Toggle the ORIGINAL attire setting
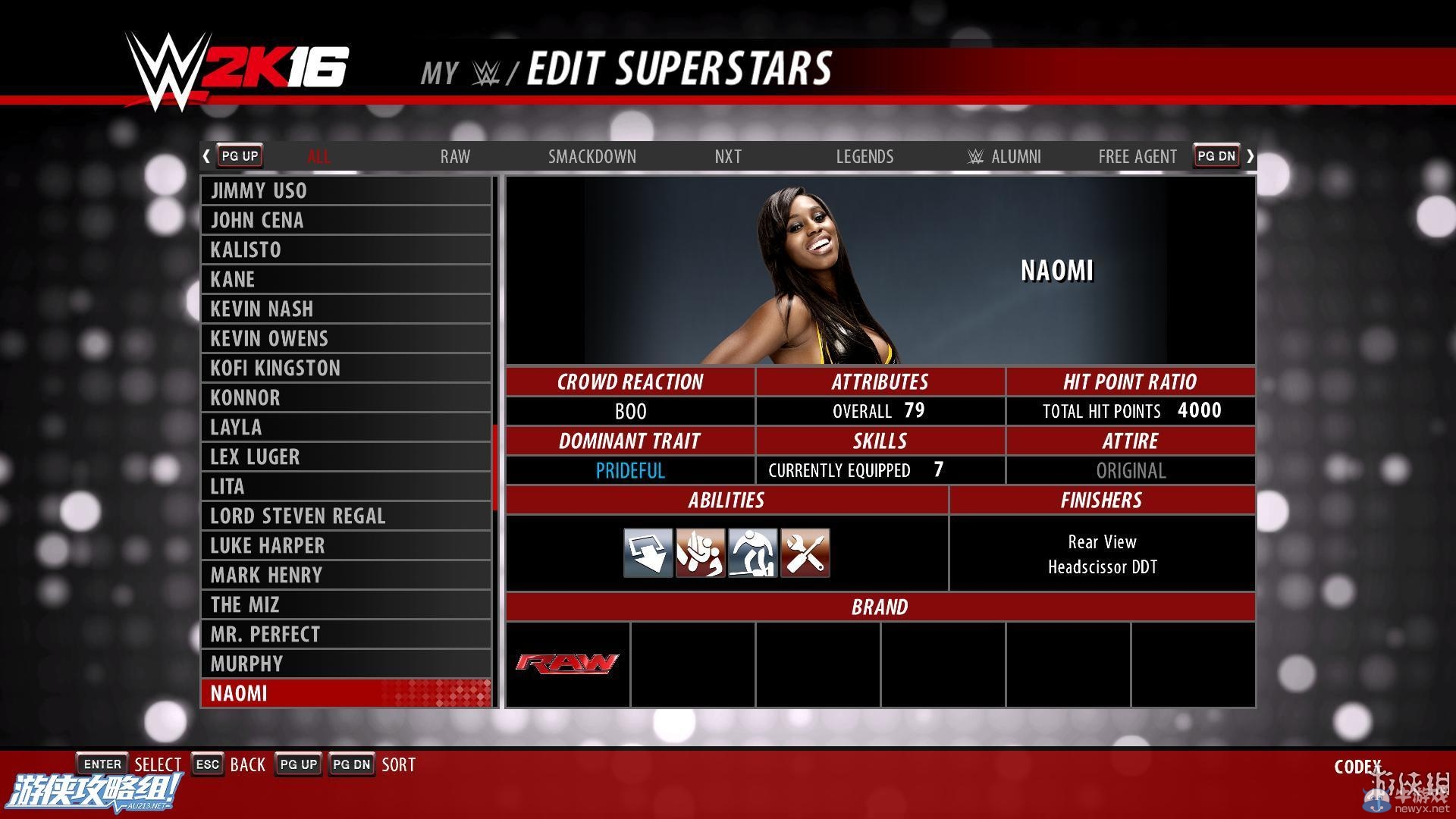Viewport: 1456px width, 819px height. click(1130, 470)
